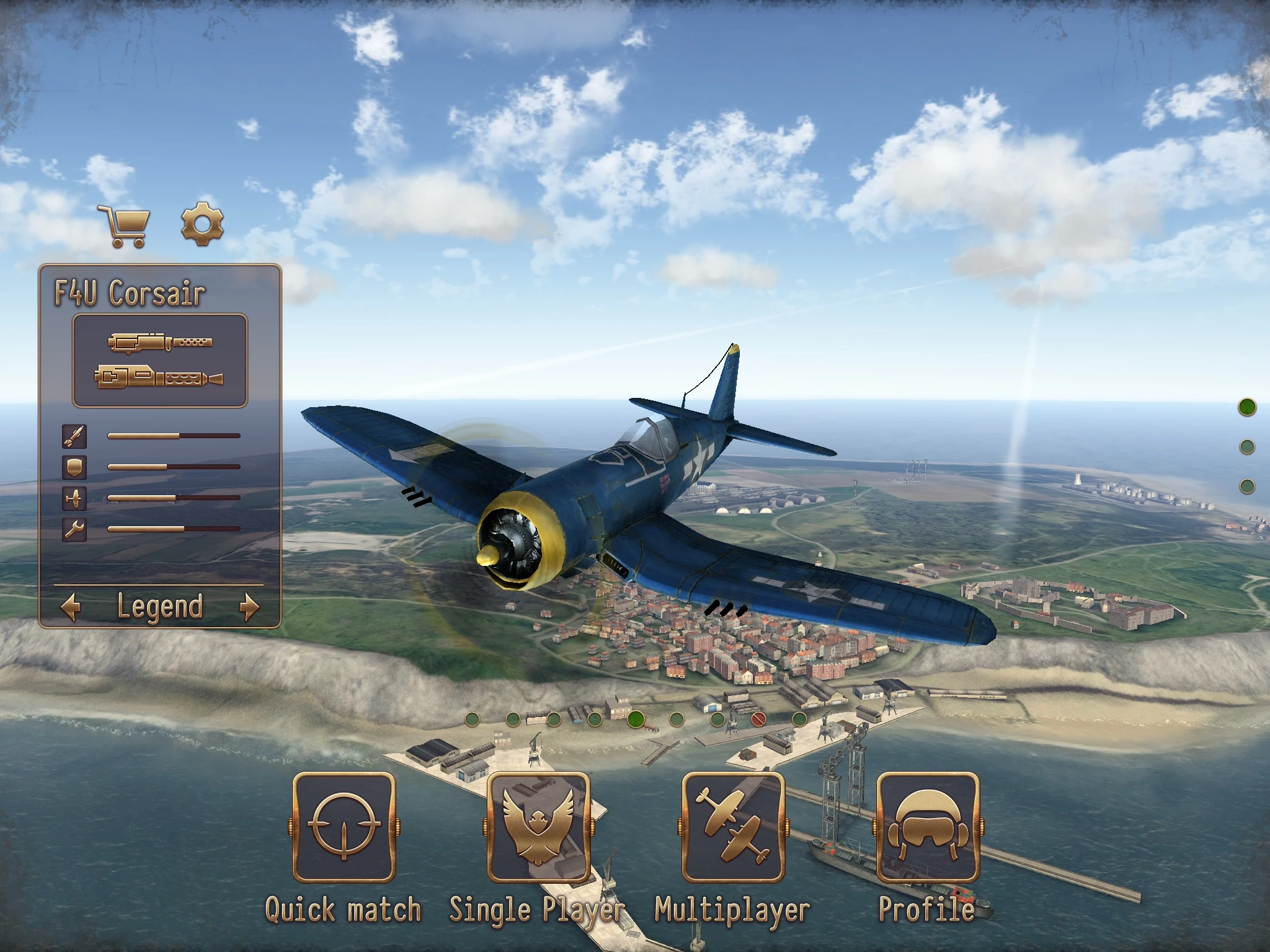The image size is (1270, 952).
Task: Click the airplane maneuverability stat icon
Action: pyautogui.click(x=74, y=498)
